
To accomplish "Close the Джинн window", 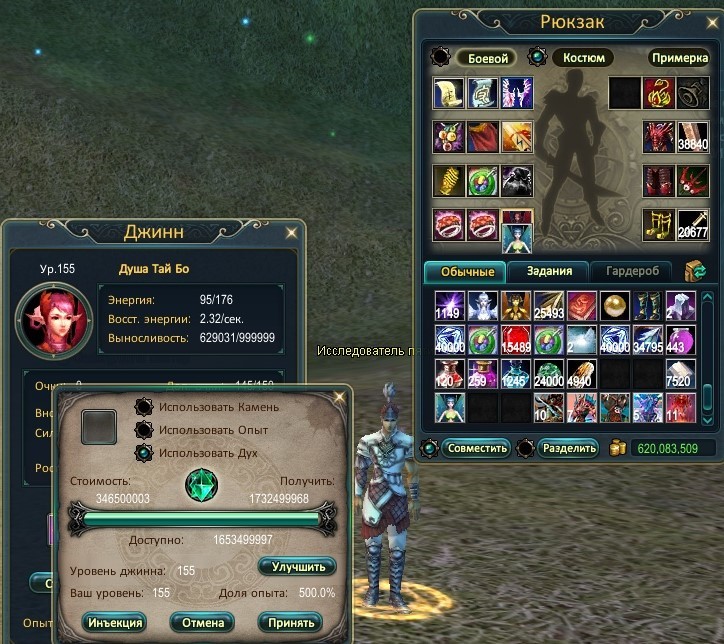I will (291, 233).
